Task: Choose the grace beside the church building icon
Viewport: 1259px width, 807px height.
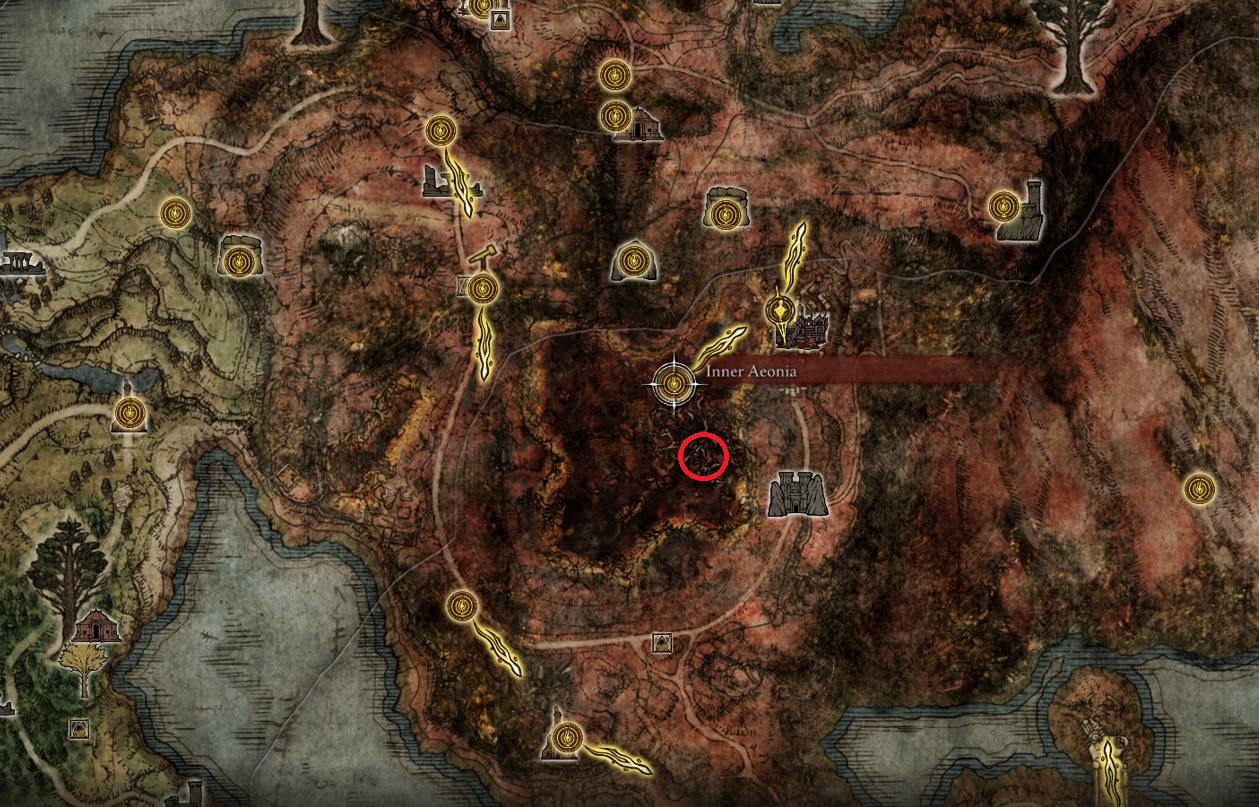Action: pos(615,117)
